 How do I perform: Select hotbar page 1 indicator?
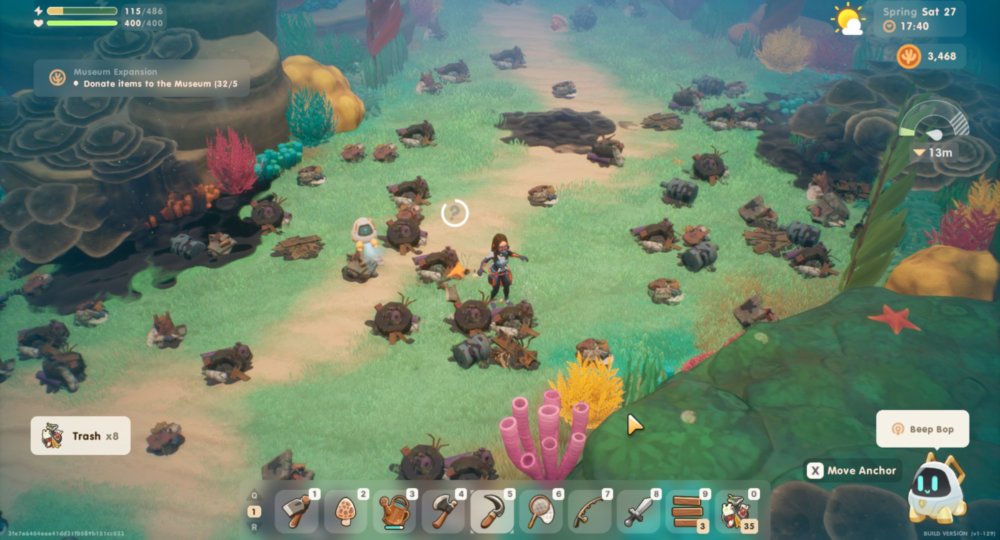pyautogui.click(x=255, y=512)
